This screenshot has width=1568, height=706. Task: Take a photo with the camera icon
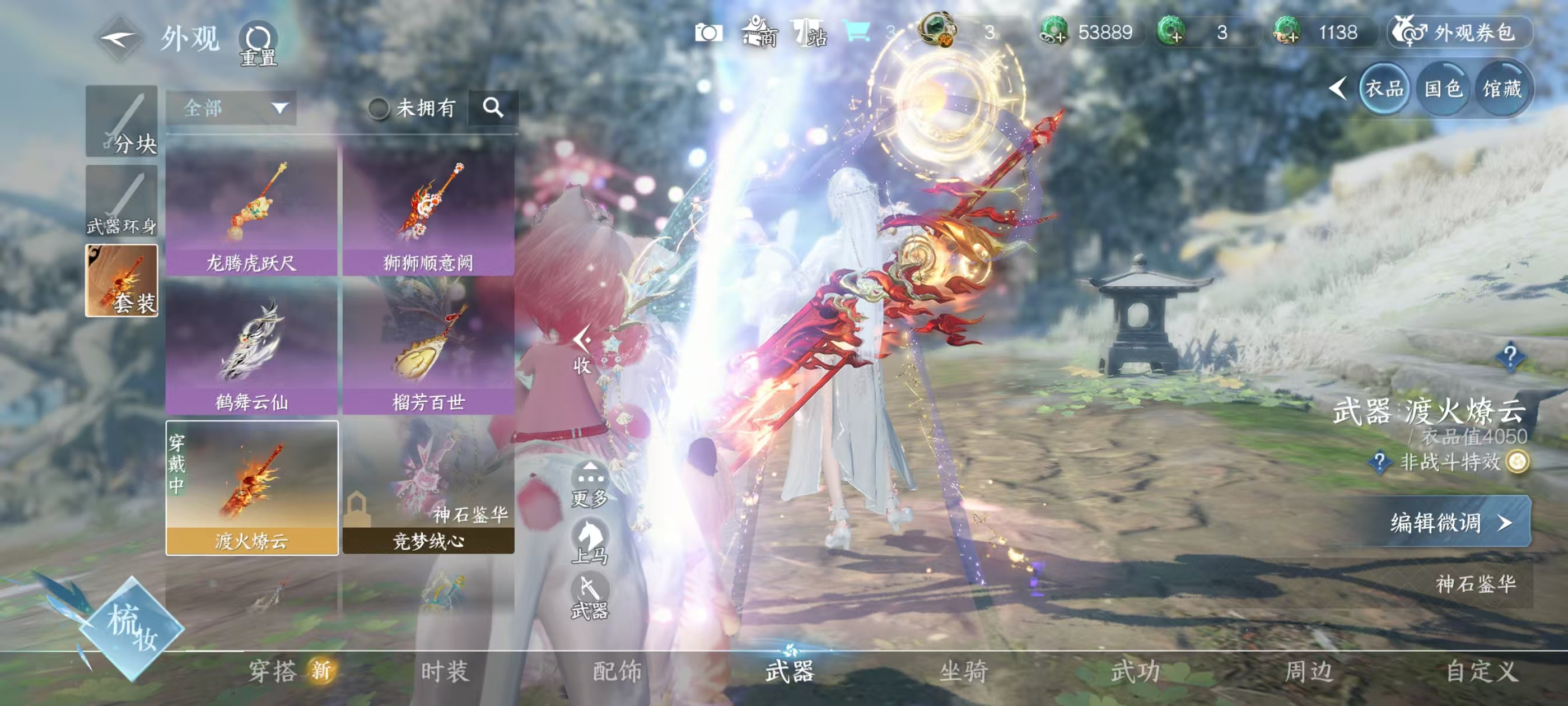click(x=708, y=32)
